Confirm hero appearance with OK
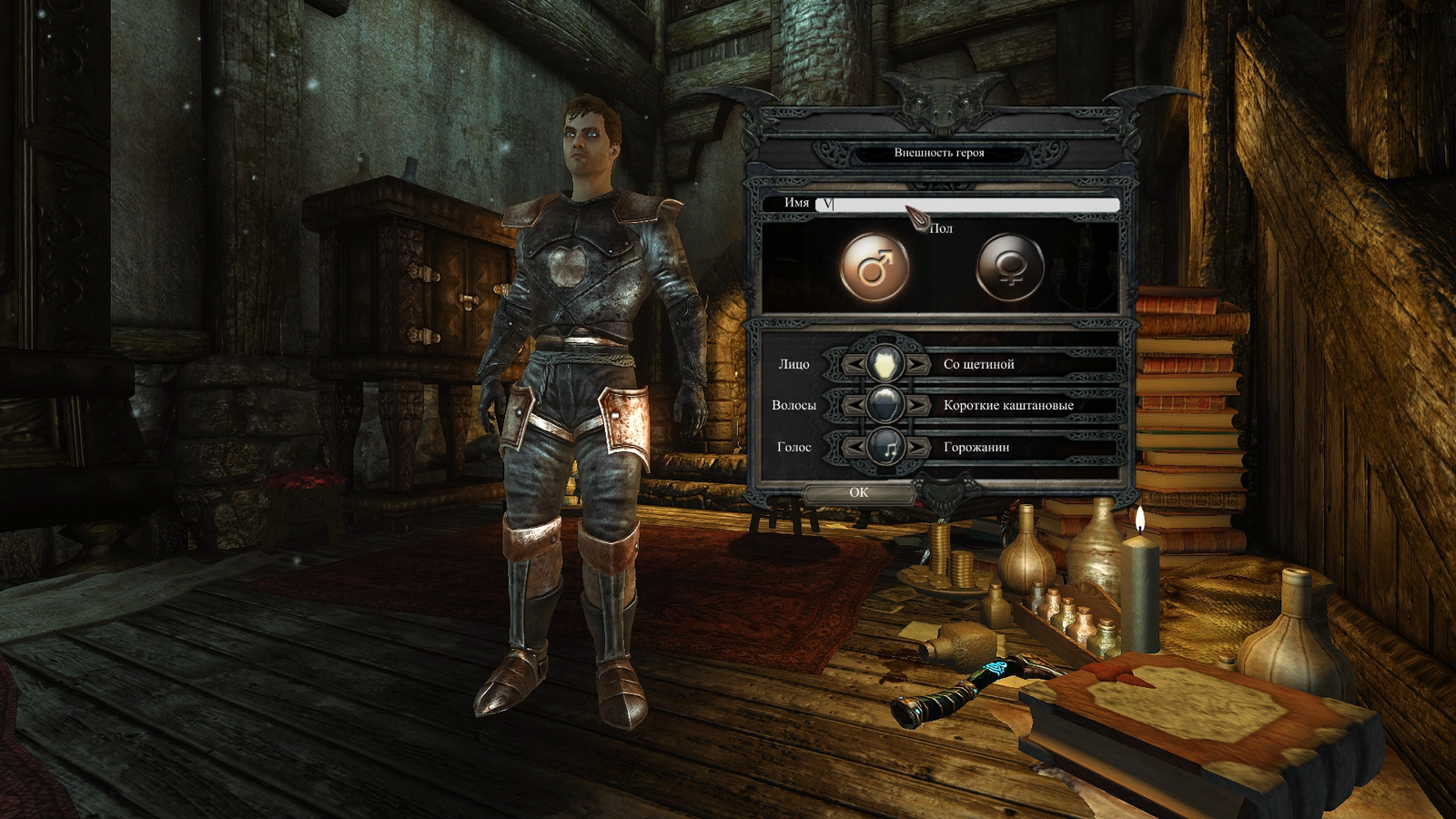This screenshot has height=819, width=1456. [x=859, y=492]
